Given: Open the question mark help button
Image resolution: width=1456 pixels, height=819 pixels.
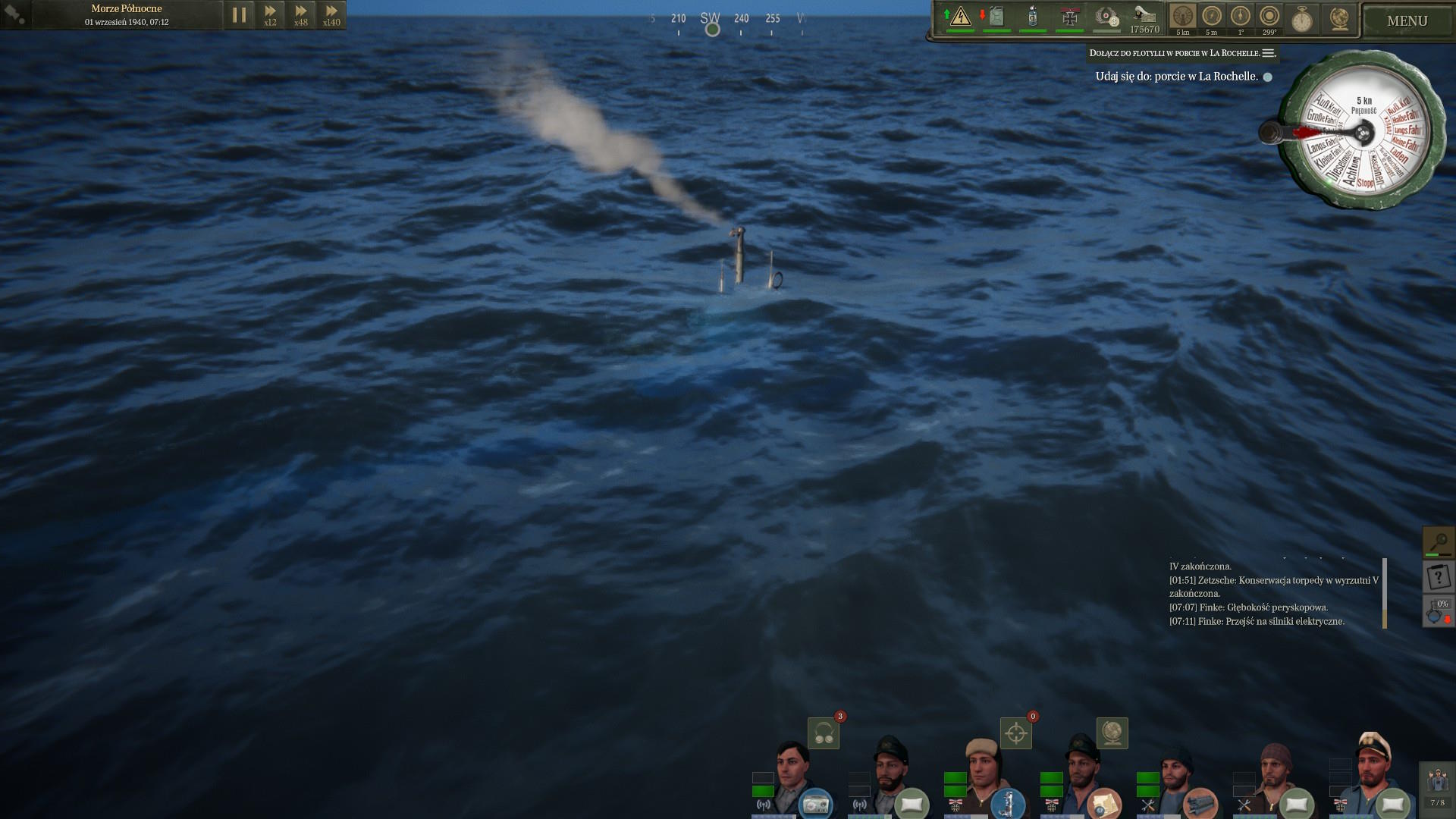Looking at the screenshot, I should 1438,578.
